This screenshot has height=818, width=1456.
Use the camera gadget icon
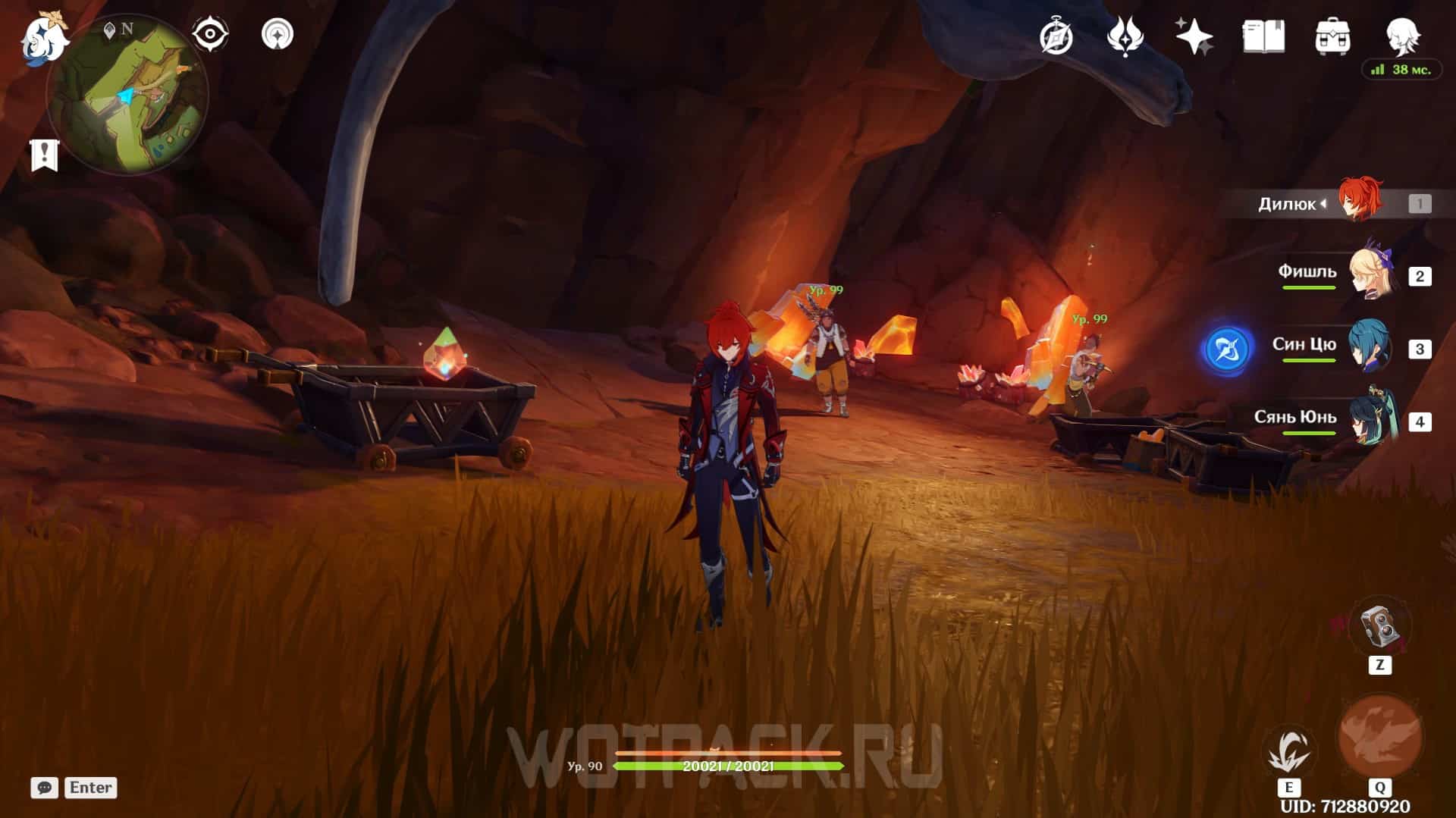click(1379, 628)
